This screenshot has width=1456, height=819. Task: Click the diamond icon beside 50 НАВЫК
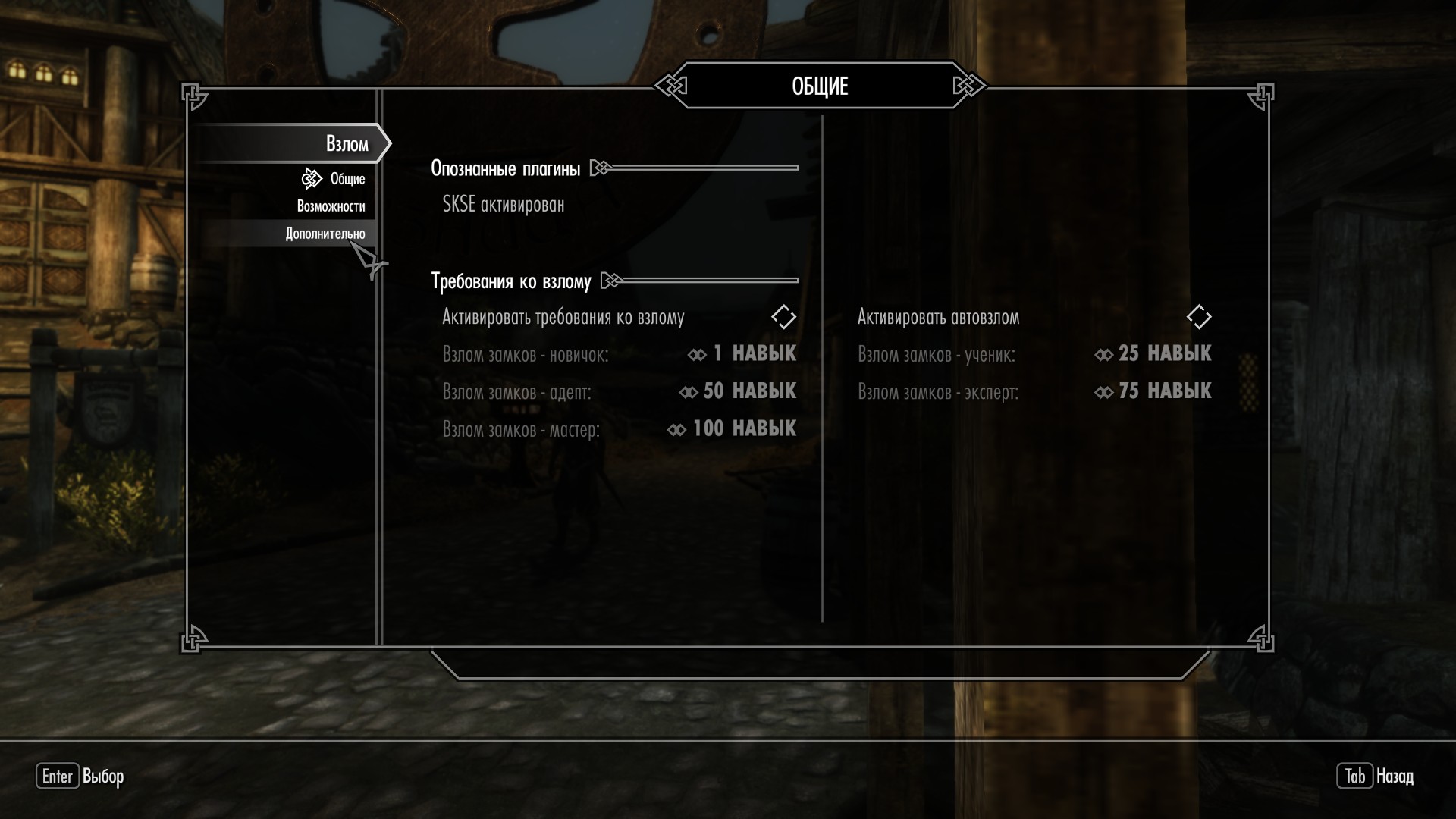690,391
